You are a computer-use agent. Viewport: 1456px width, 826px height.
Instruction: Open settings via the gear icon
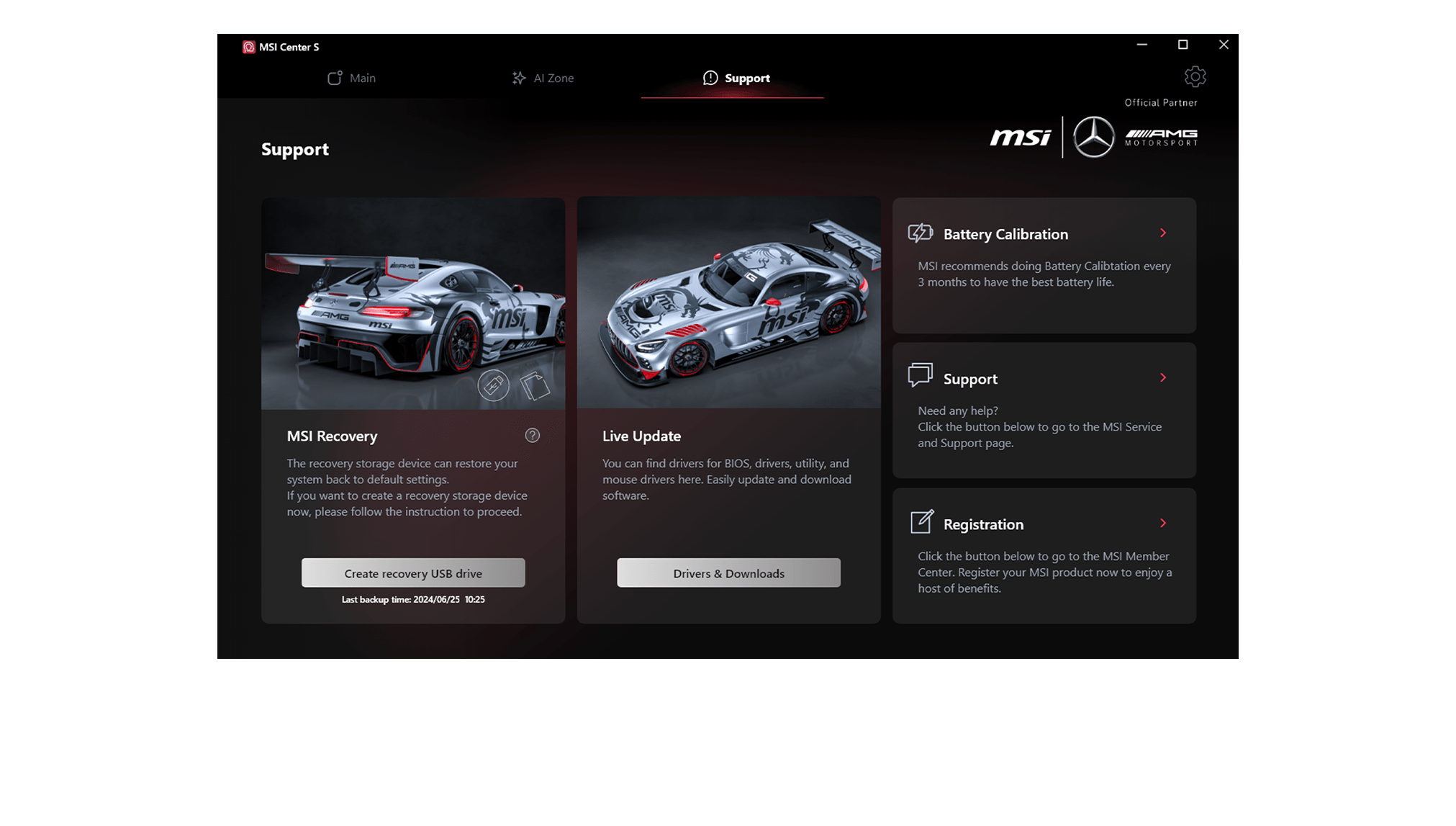click(x=1195, y=77)
